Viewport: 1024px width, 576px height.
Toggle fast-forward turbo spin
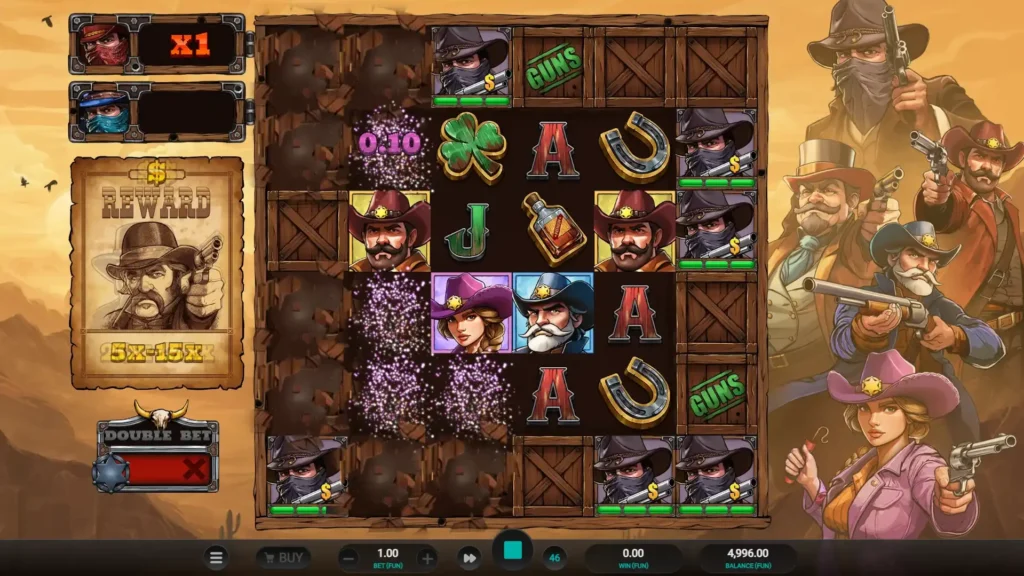[469, 558]
